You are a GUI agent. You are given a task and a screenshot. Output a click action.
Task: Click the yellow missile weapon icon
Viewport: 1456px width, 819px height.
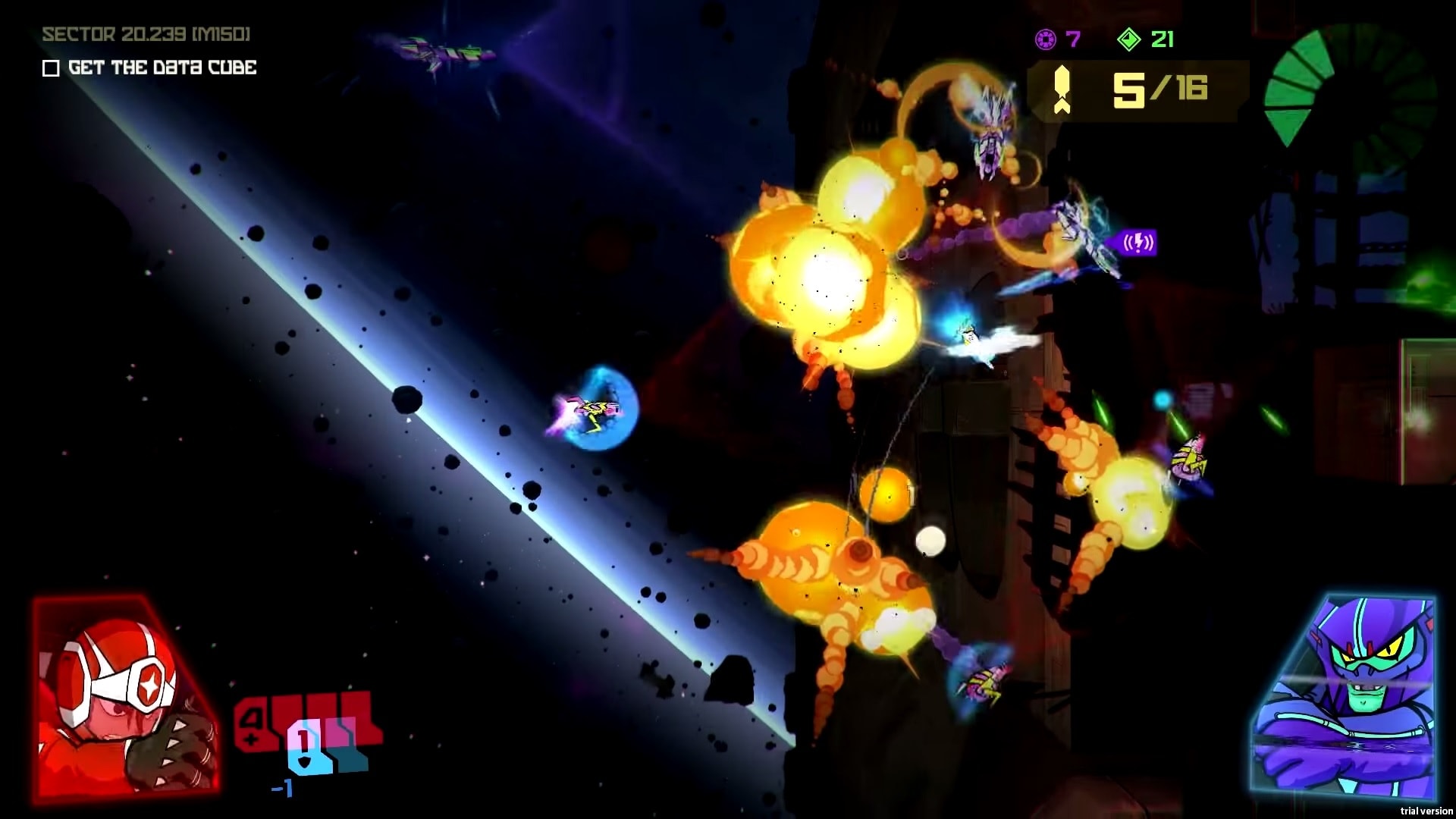point(1062,90)
